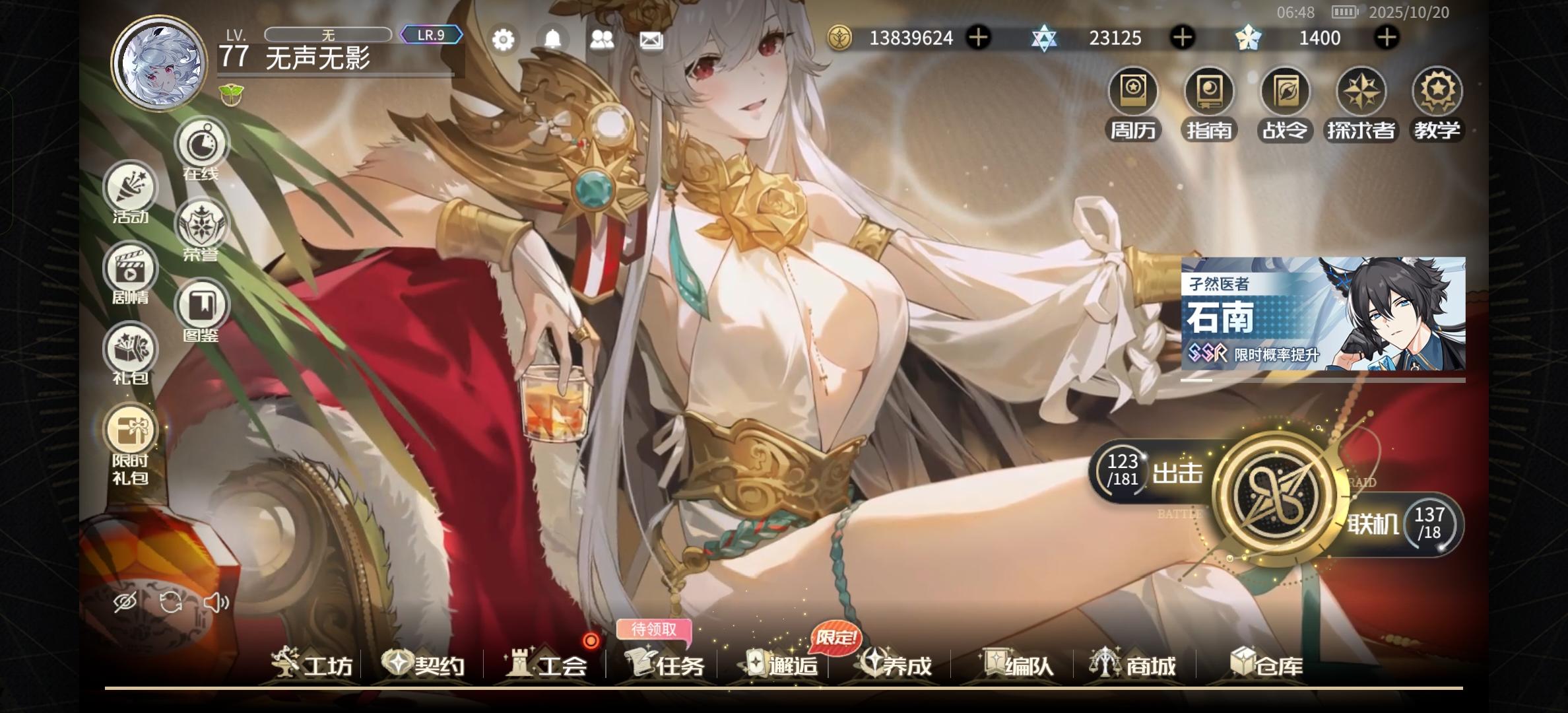Click the player avatar profile portrait

click(160, 63)
